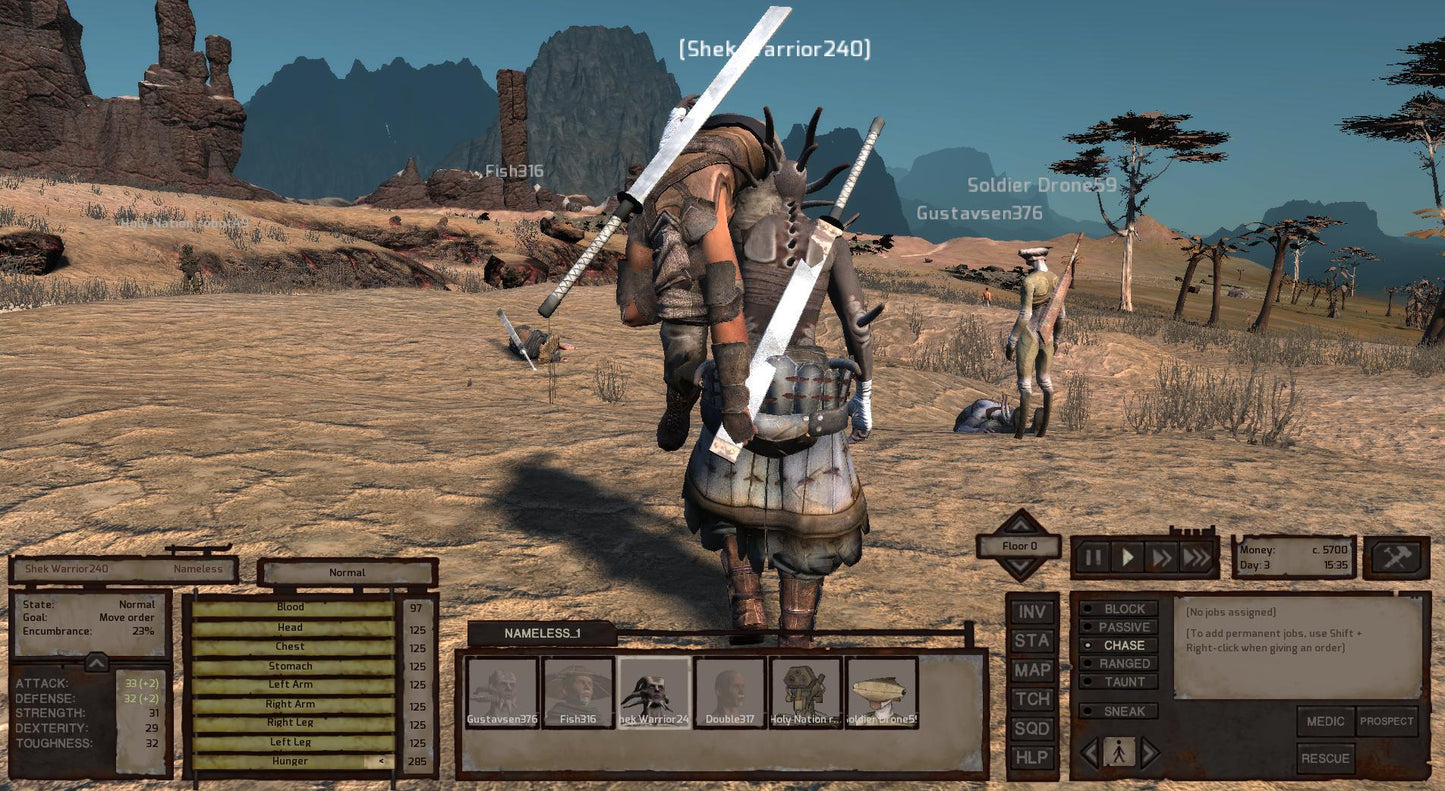Image resolution: width=1445 pixels, height=791 pixels.
Task: Collapse the attack stats panel chevron
Action: coord(96,661)
